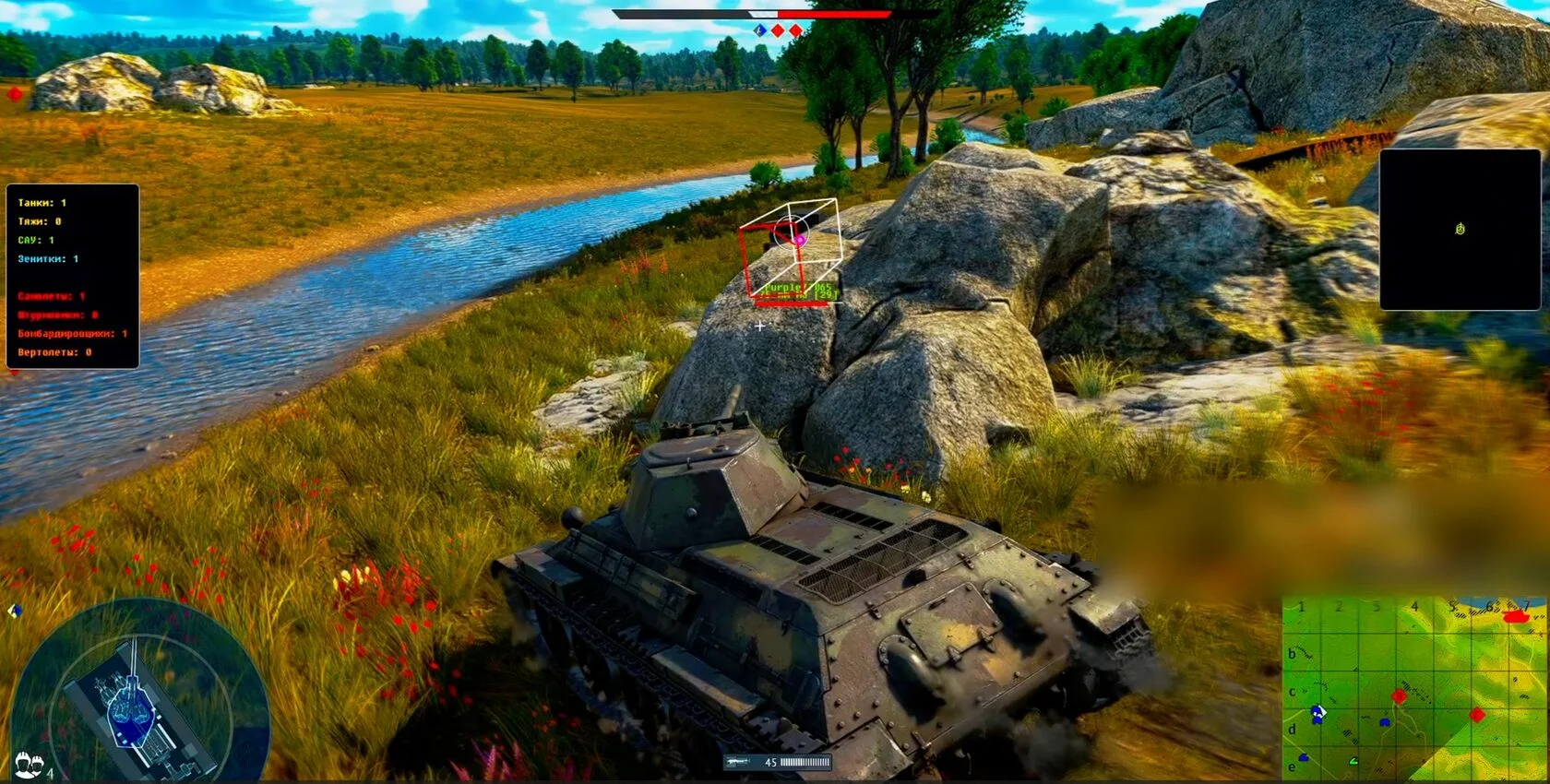Click the yellow tank icon on radar
Screen dimensions: 1550x784
(x=1460, y=229)
